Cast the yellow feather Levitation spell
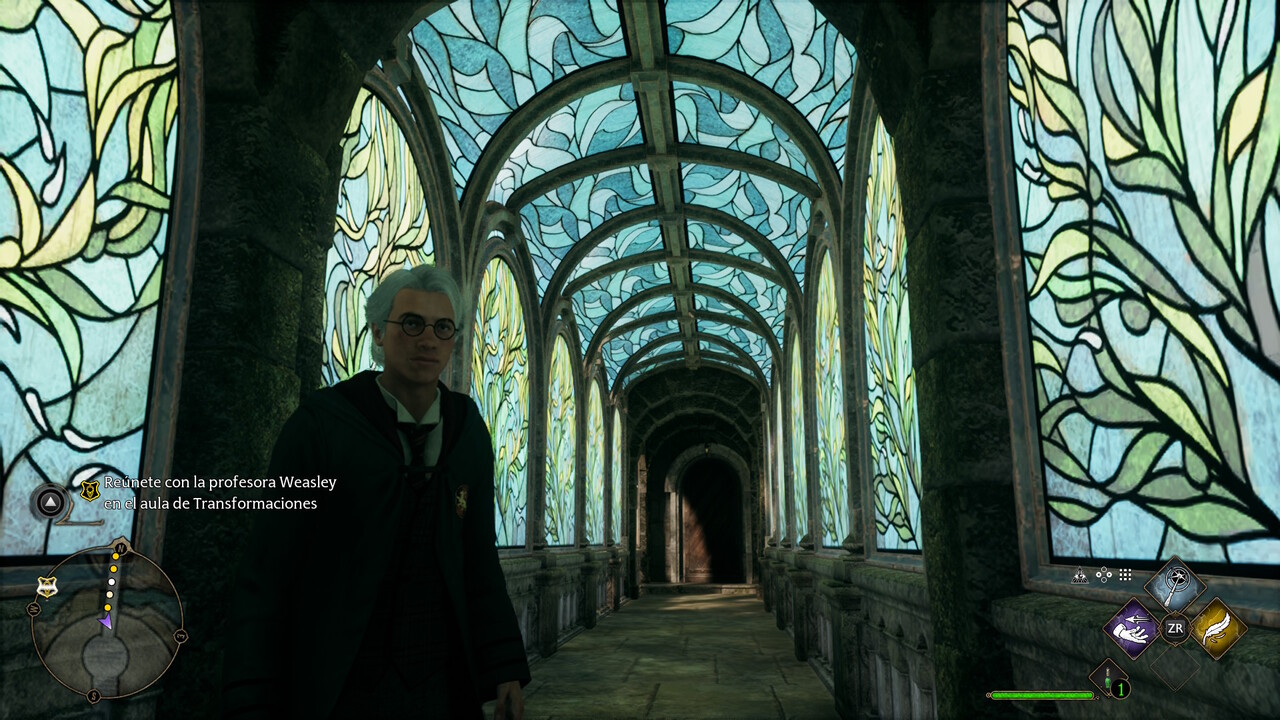 click(1218, 628)
